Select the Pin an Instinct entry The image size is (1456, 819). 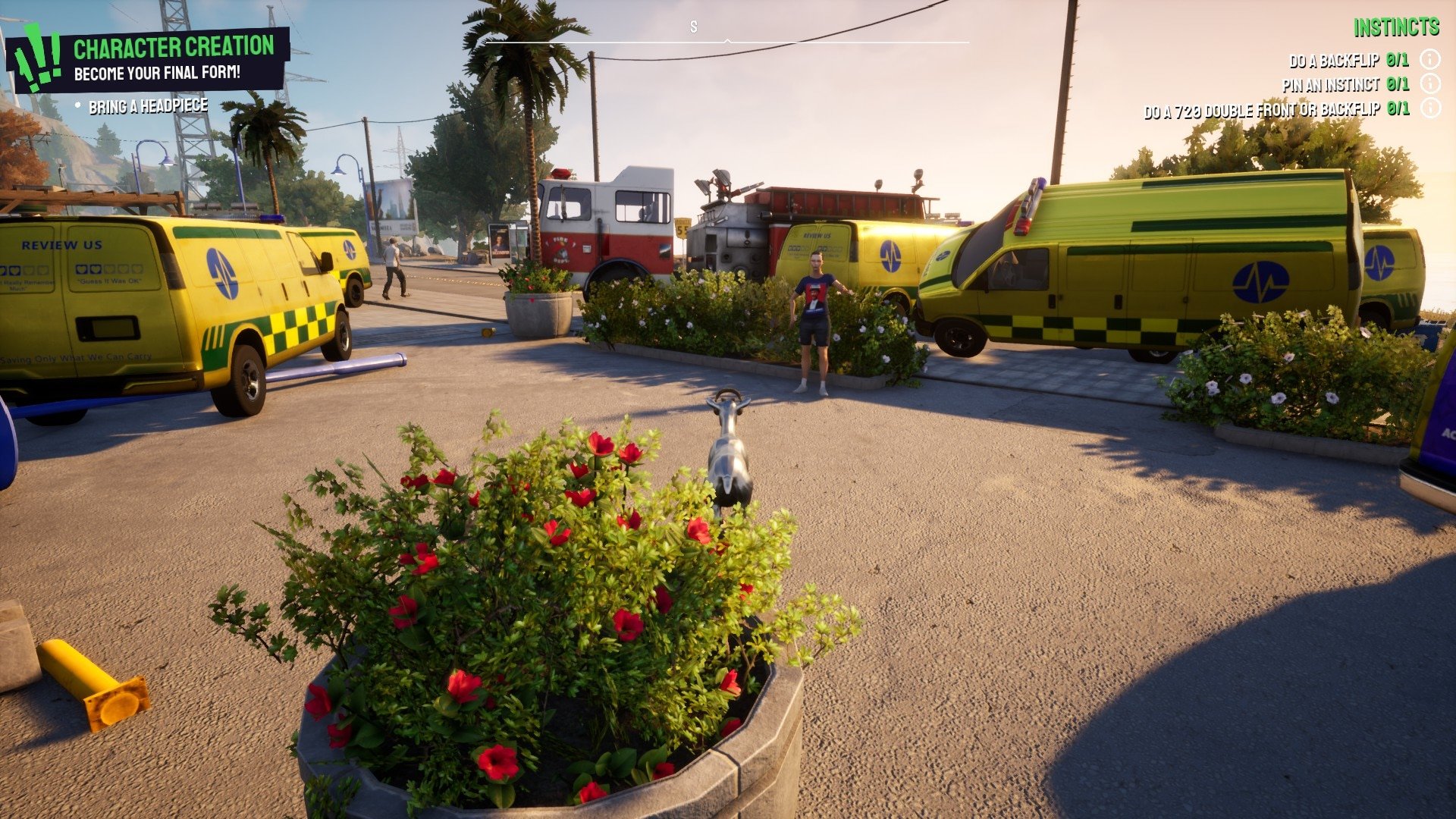click(x=1345, y=85)
